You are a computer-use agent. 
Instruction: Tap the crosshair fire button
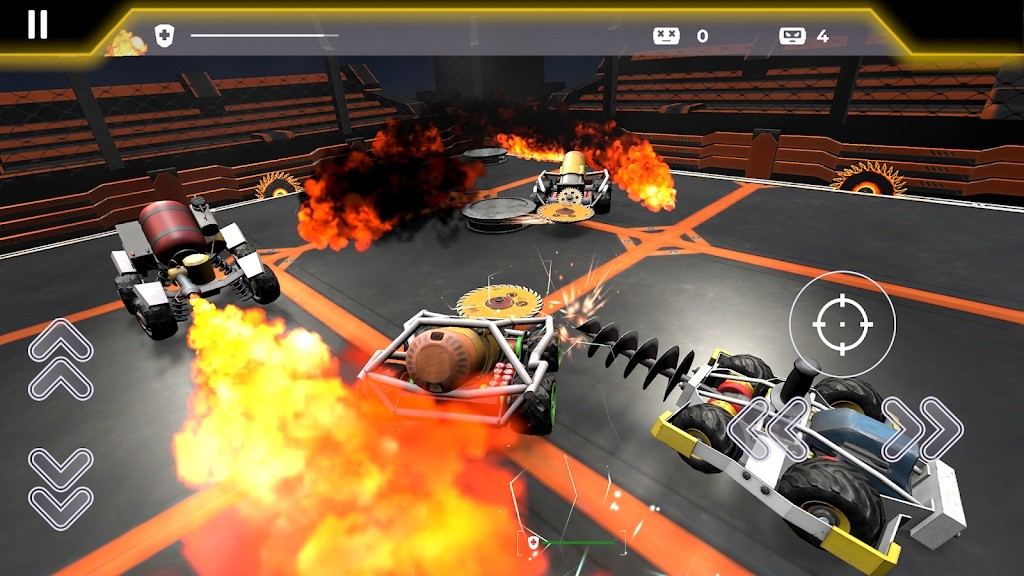[841, 324]
